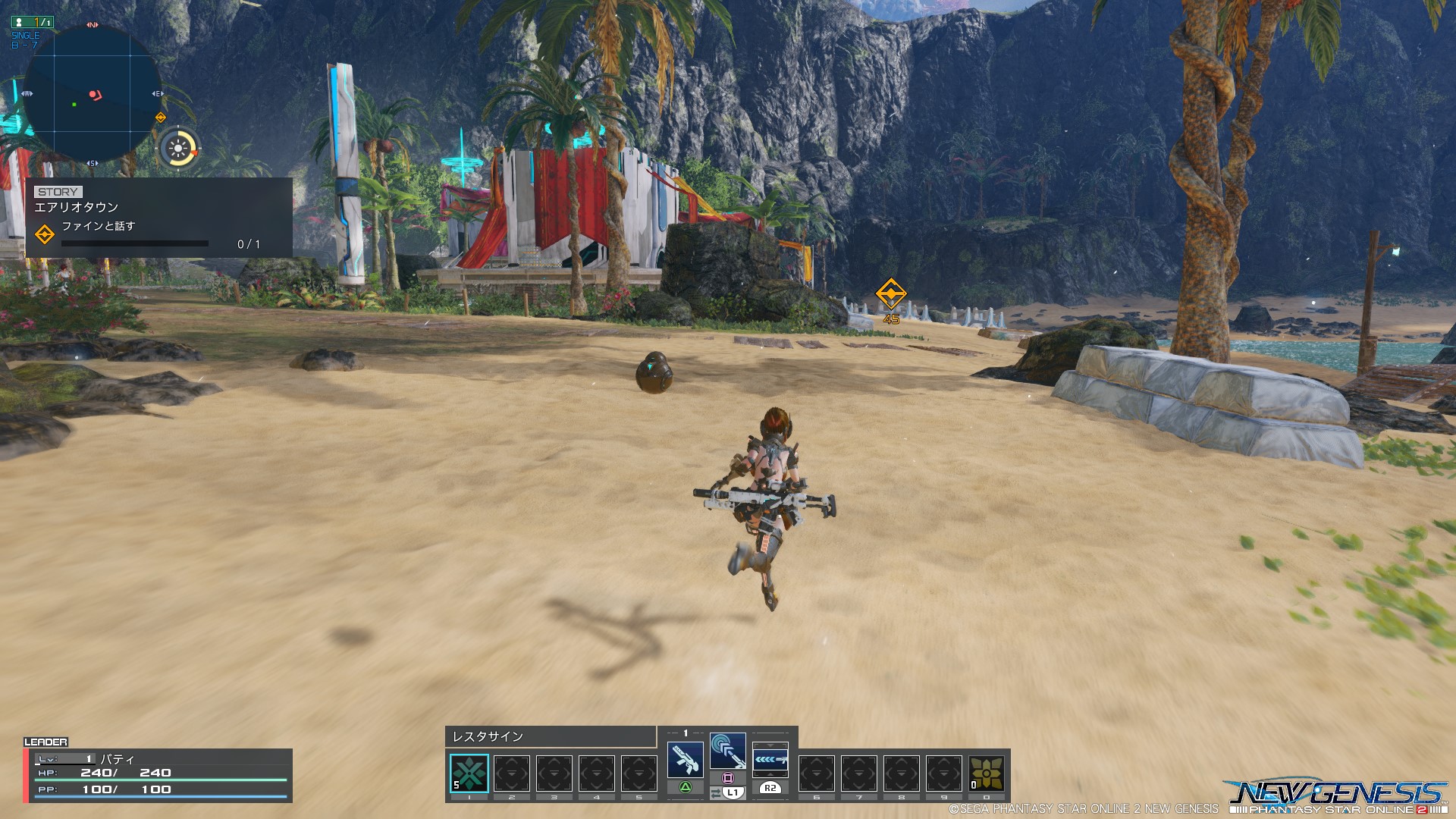1456x819 pixels.
Task: Select the Restasigne item in the first hotbar slot
Action: point(469,773)
